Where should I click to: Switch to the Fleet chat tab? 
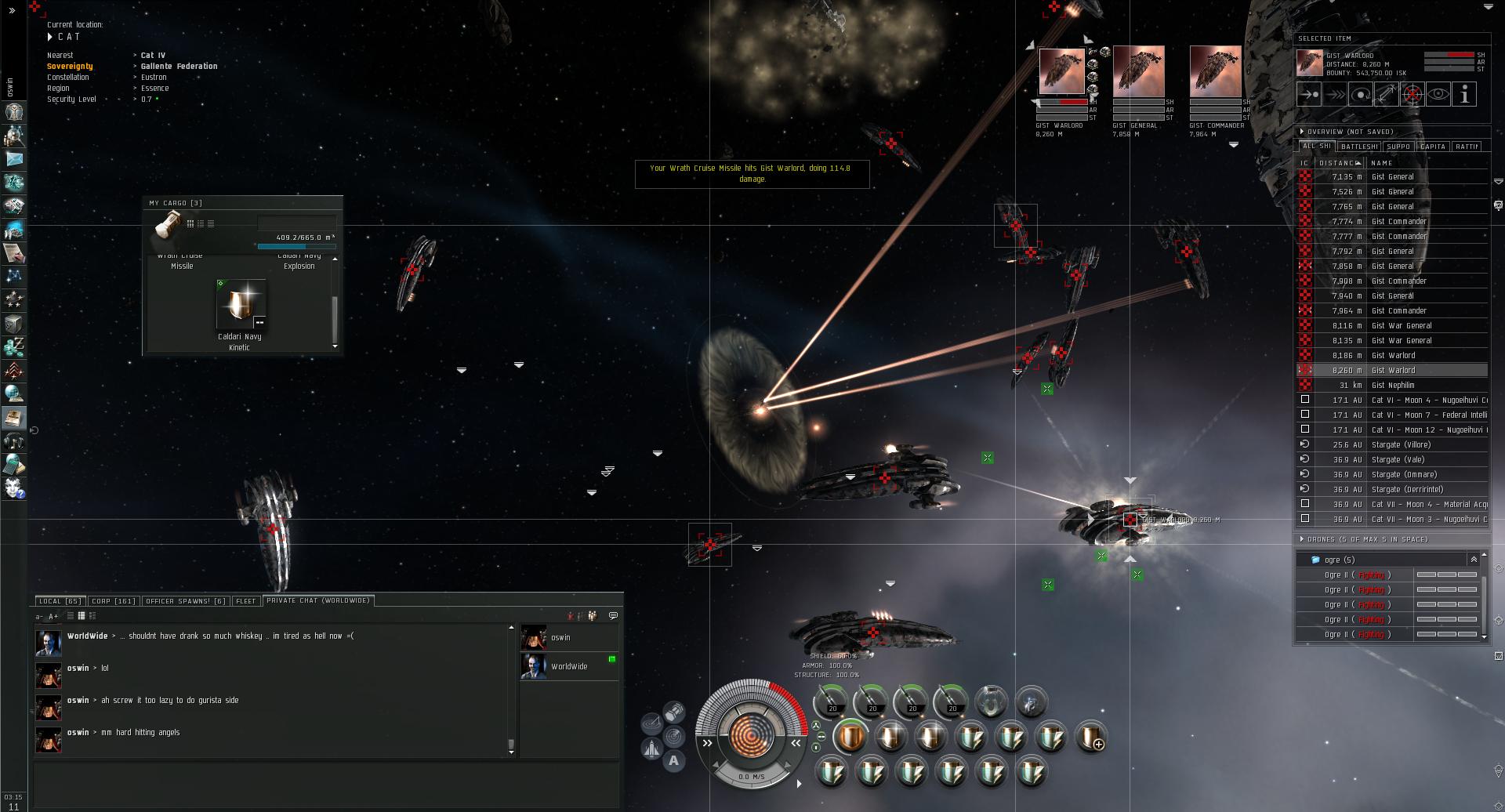coord(246,601)
